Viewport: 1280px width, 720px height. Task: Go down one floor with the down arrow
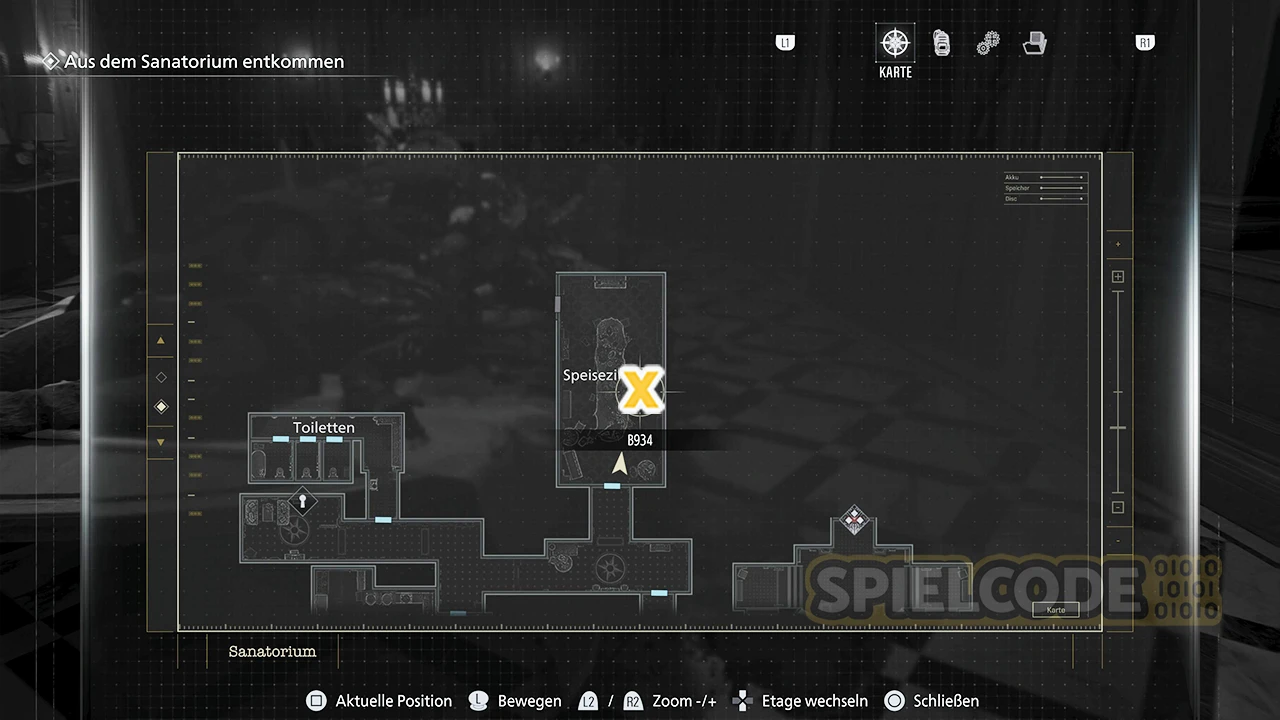pos(161,442)
